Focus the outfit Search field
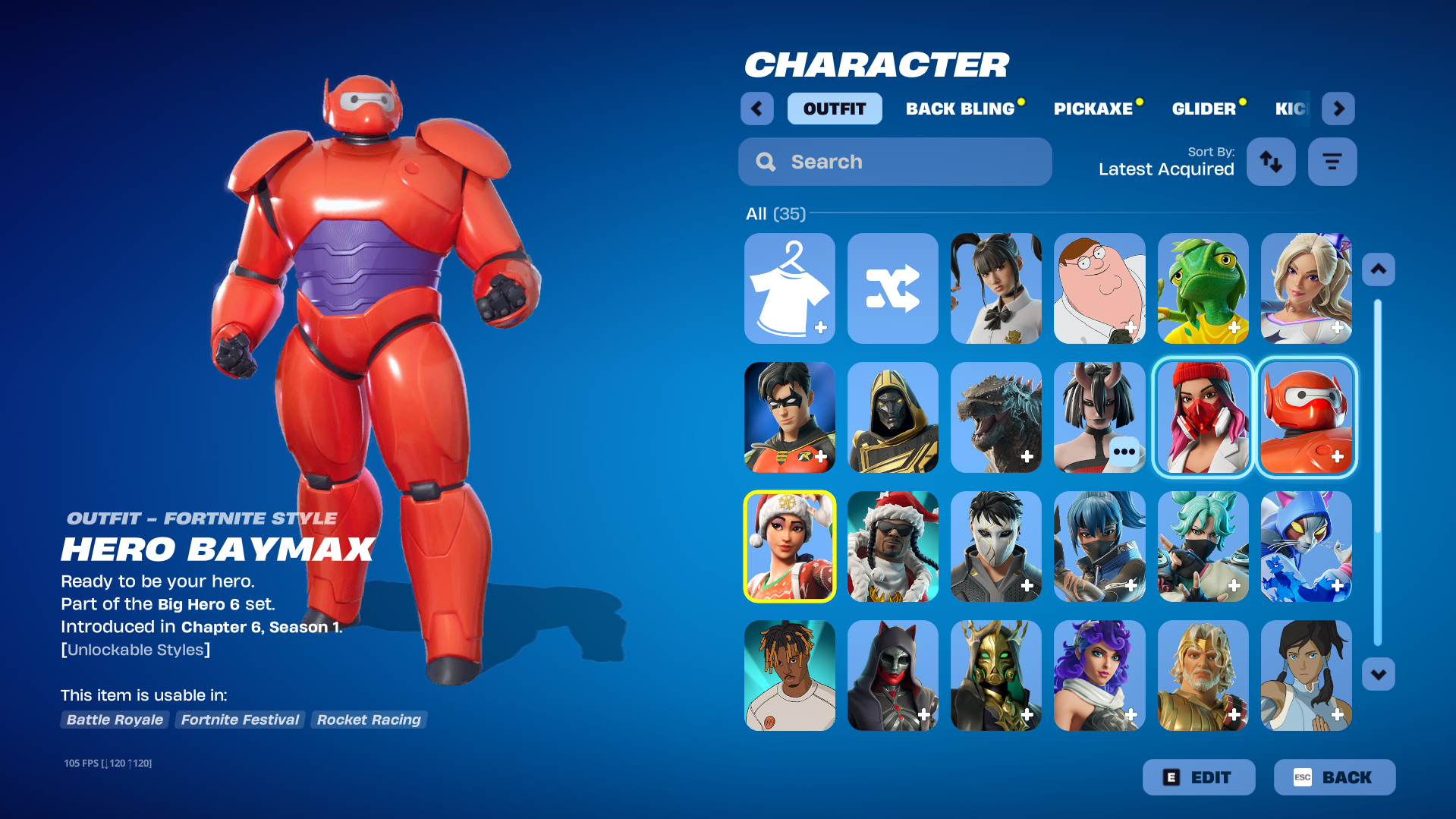The image size is (1456, 819). 895,162
